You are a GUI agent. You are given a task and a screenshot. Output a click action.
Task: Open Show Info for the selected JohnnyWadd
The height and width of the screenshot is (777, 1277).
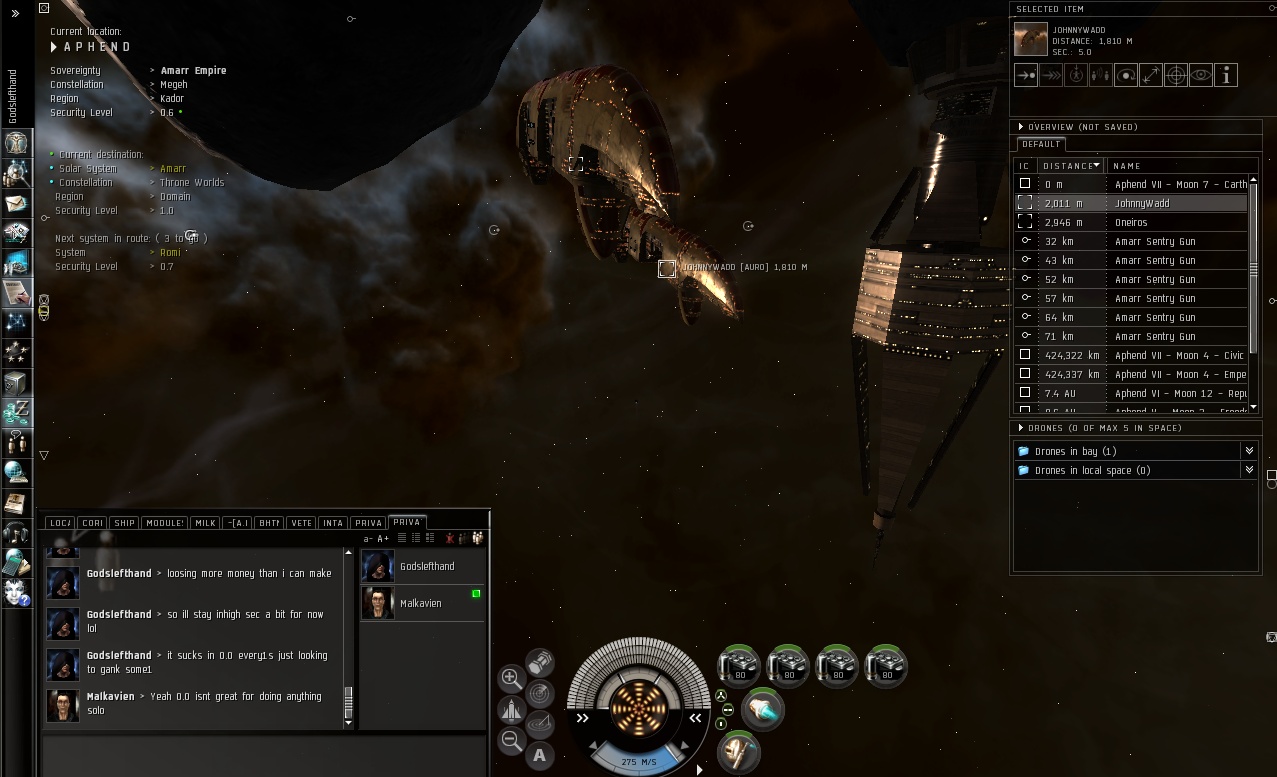click(x=1226, y=75)
